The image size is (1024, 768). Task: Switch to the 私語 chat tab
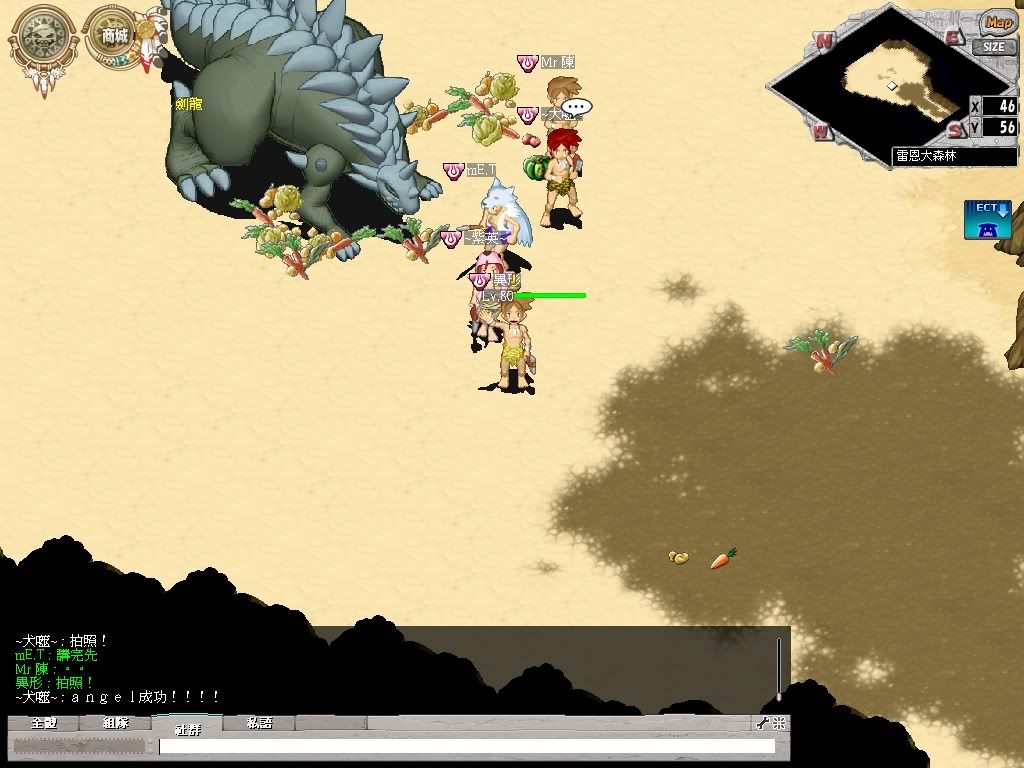(259, 723)
